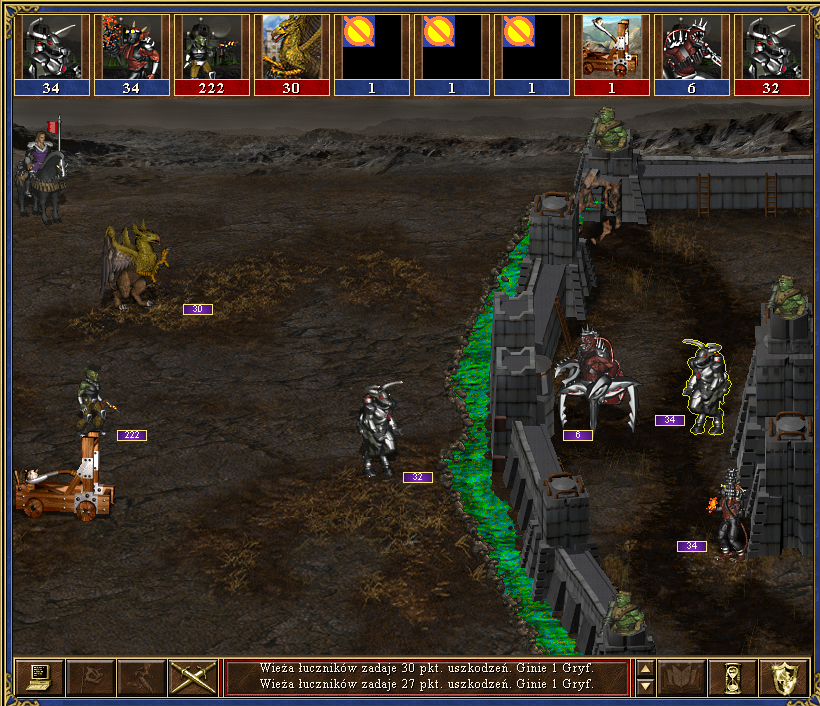This screenshot has width=820, height=706.
Task: Select the griffin portrait in the turn queue
Action: (x=292, y=47)
